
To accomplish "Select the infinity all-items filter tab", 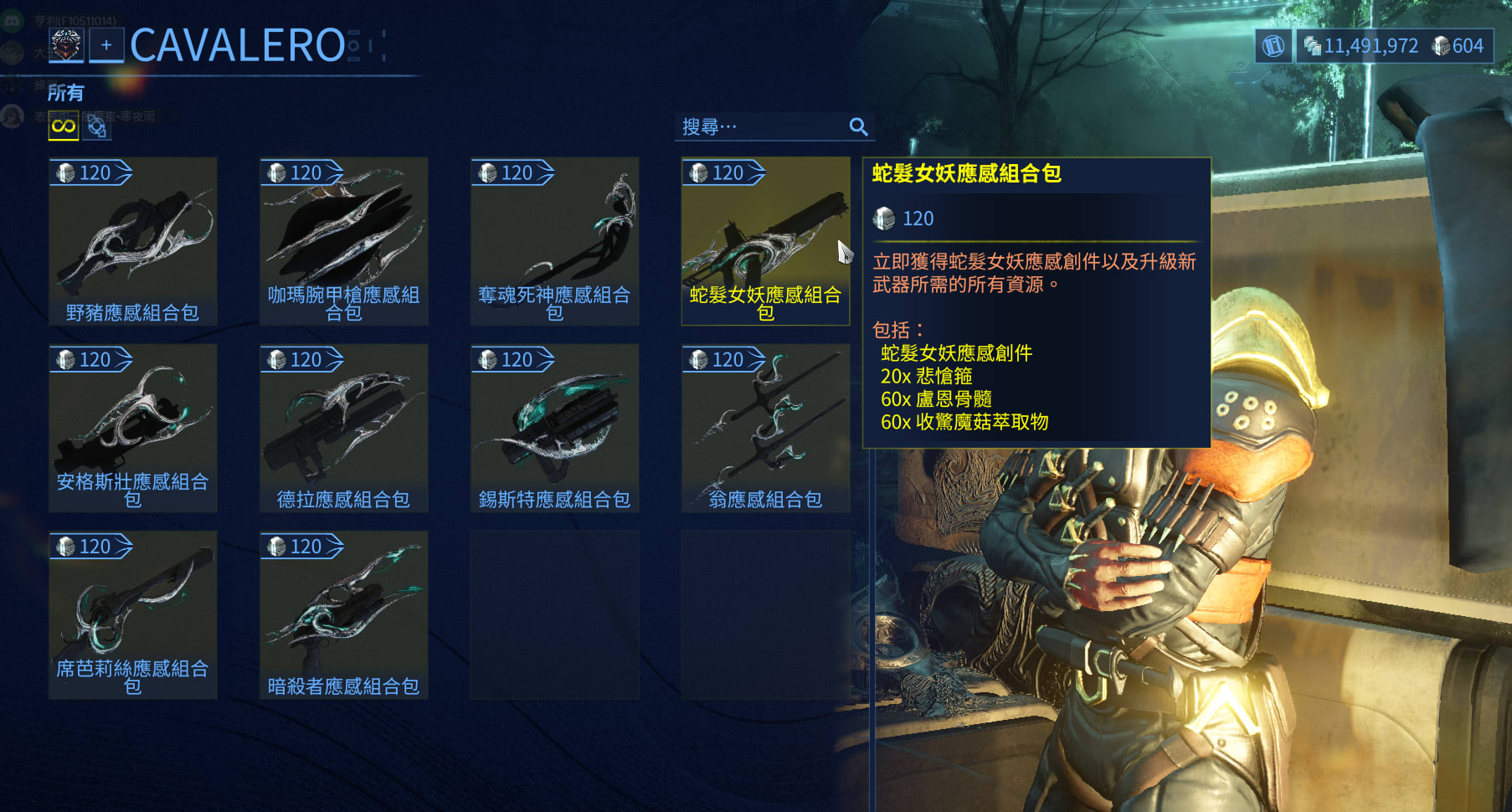I will [64, 127].
